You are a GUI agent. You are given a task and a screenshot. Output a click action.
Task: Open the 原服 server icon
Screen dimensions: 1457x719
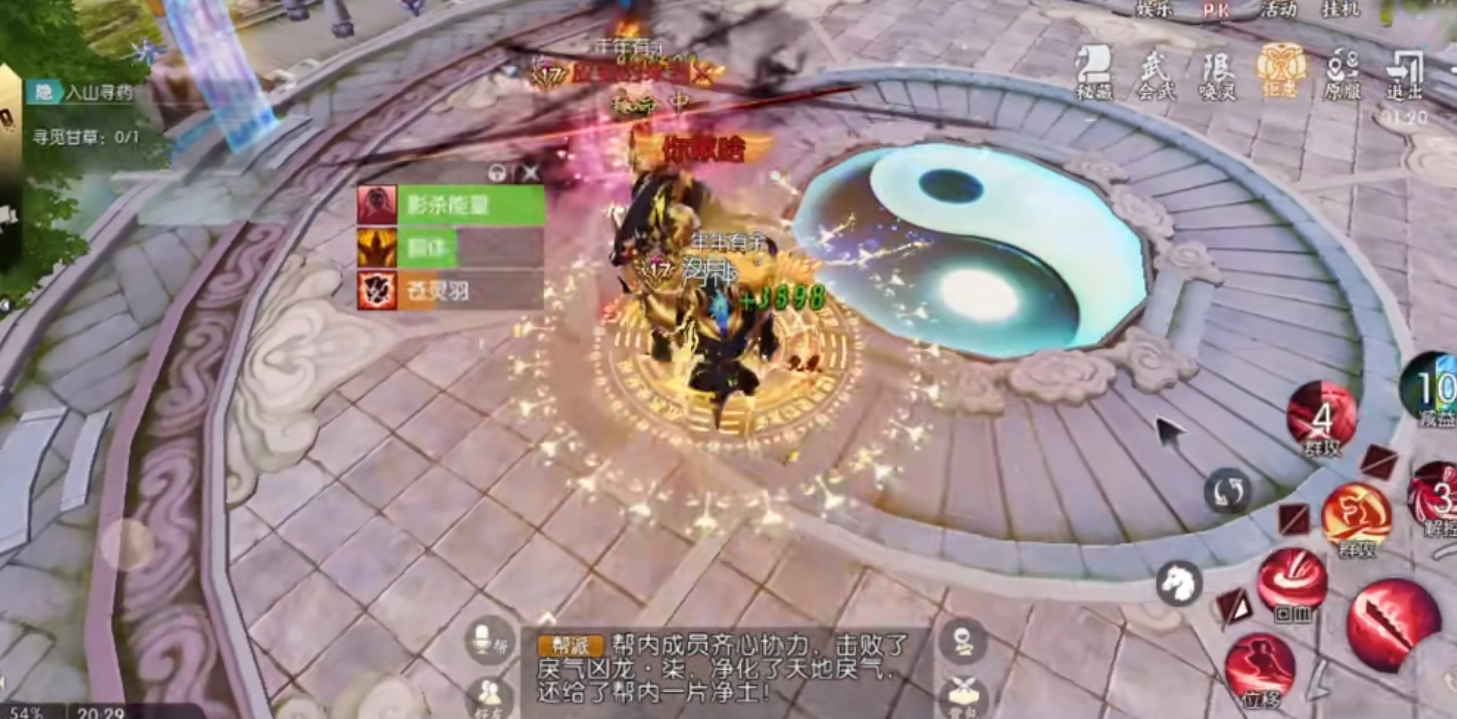1342,72
